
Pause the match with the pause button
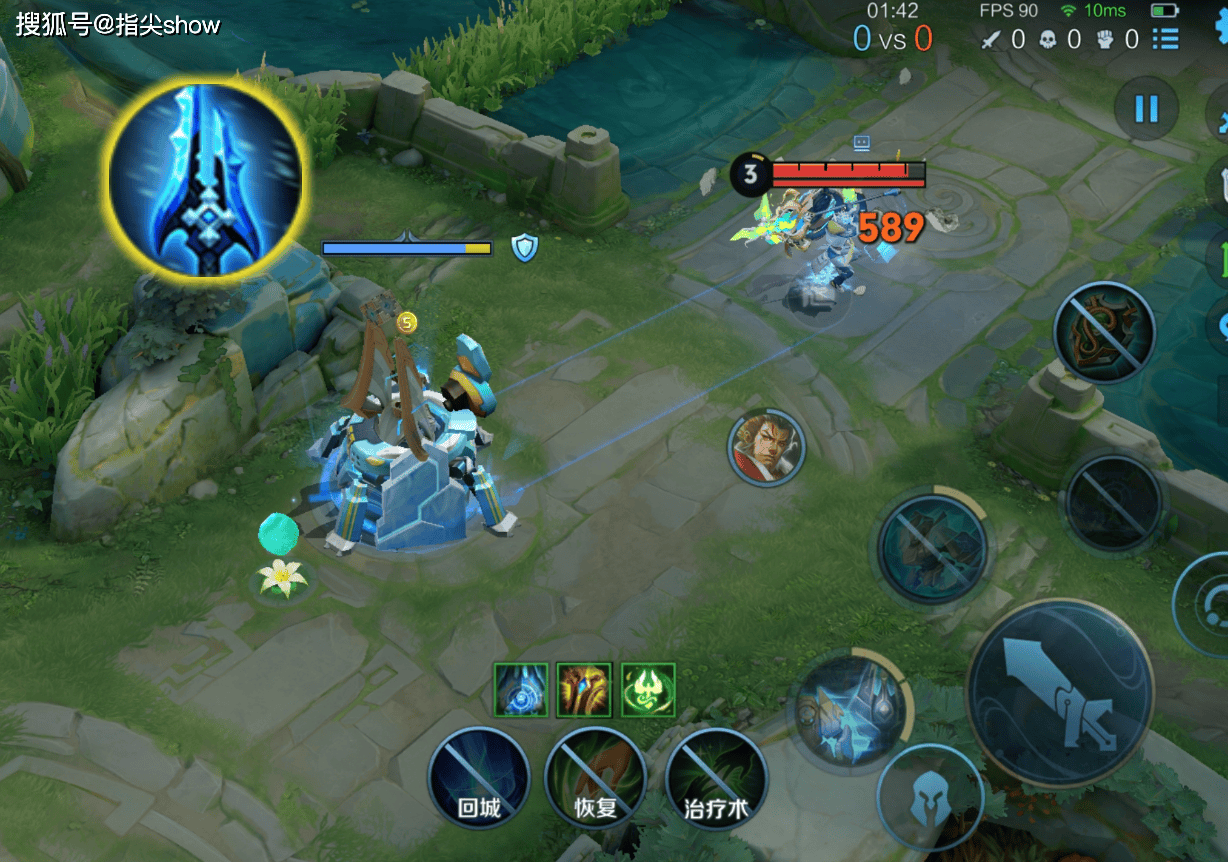(1145, 108)
